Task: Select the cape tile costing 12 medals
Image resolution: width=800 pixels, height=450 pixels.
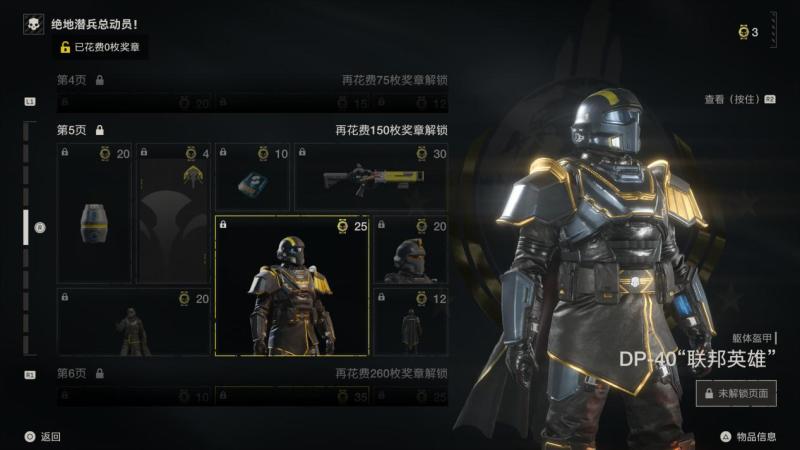Action: pyautogui.click(x=410, y=322)
